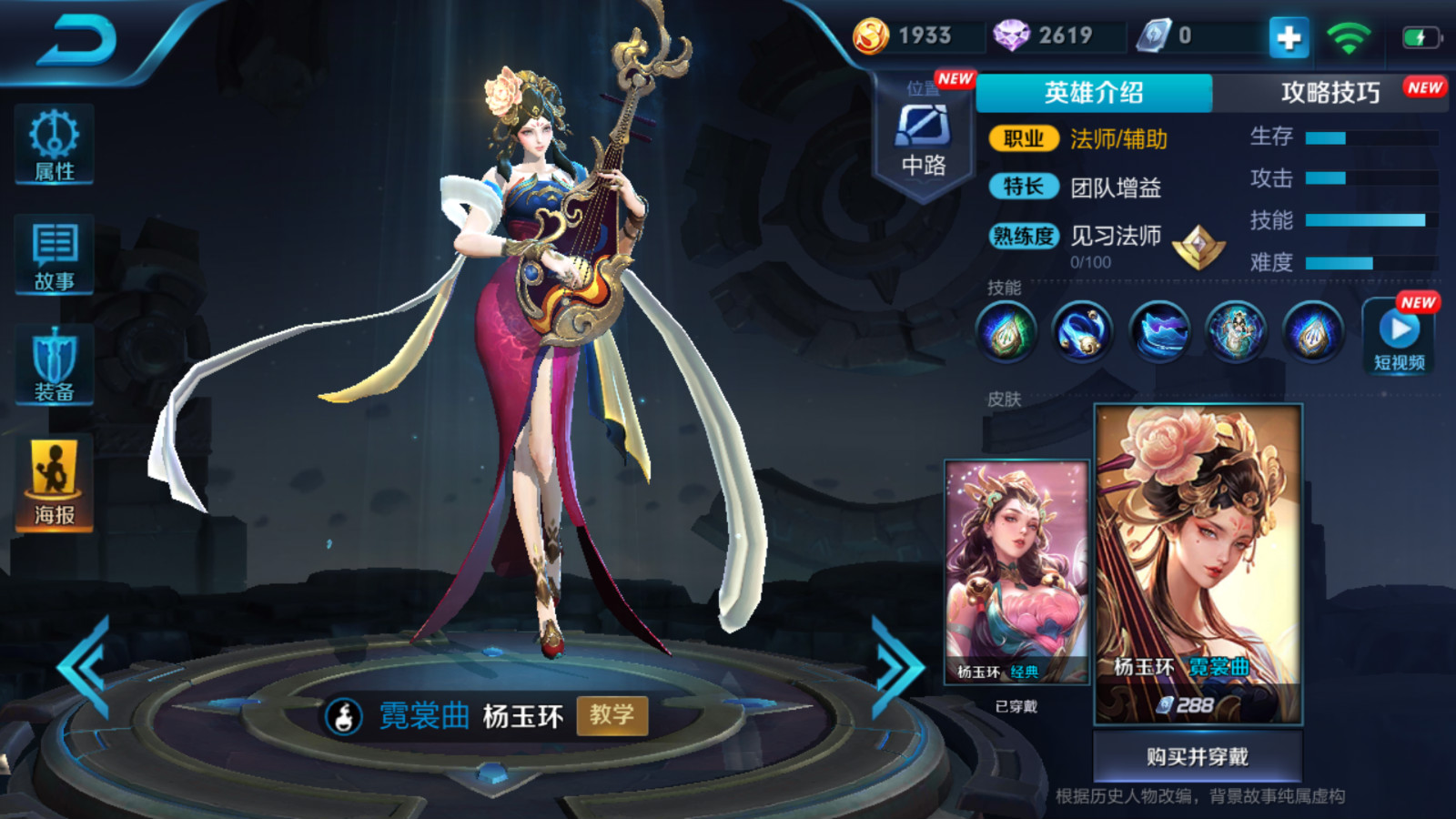Go back using the return arrow
This screenshot has height=819, width=1456.
[x=77, y=41]
